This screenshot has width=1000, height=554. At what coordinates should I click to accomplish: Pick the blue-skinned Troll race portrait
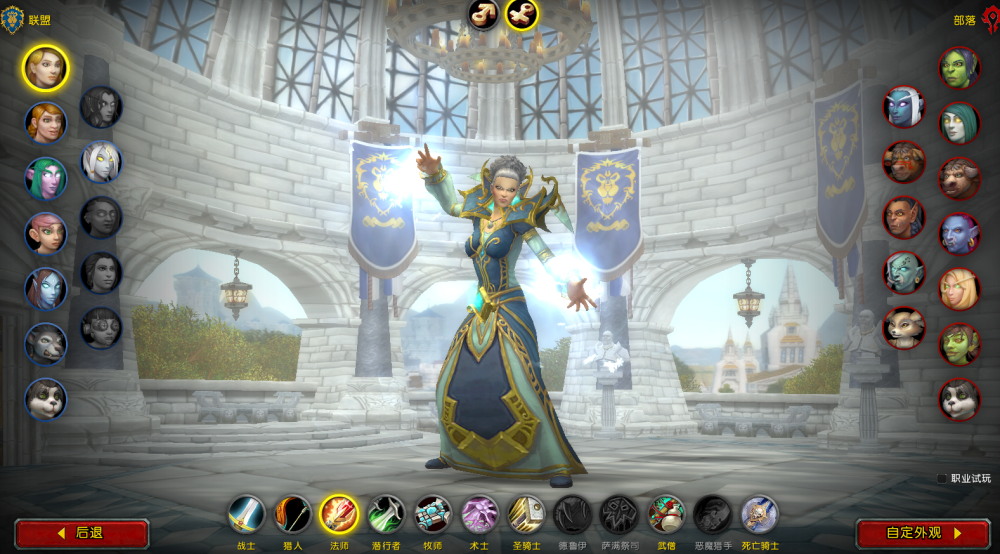tap(960, 234)
